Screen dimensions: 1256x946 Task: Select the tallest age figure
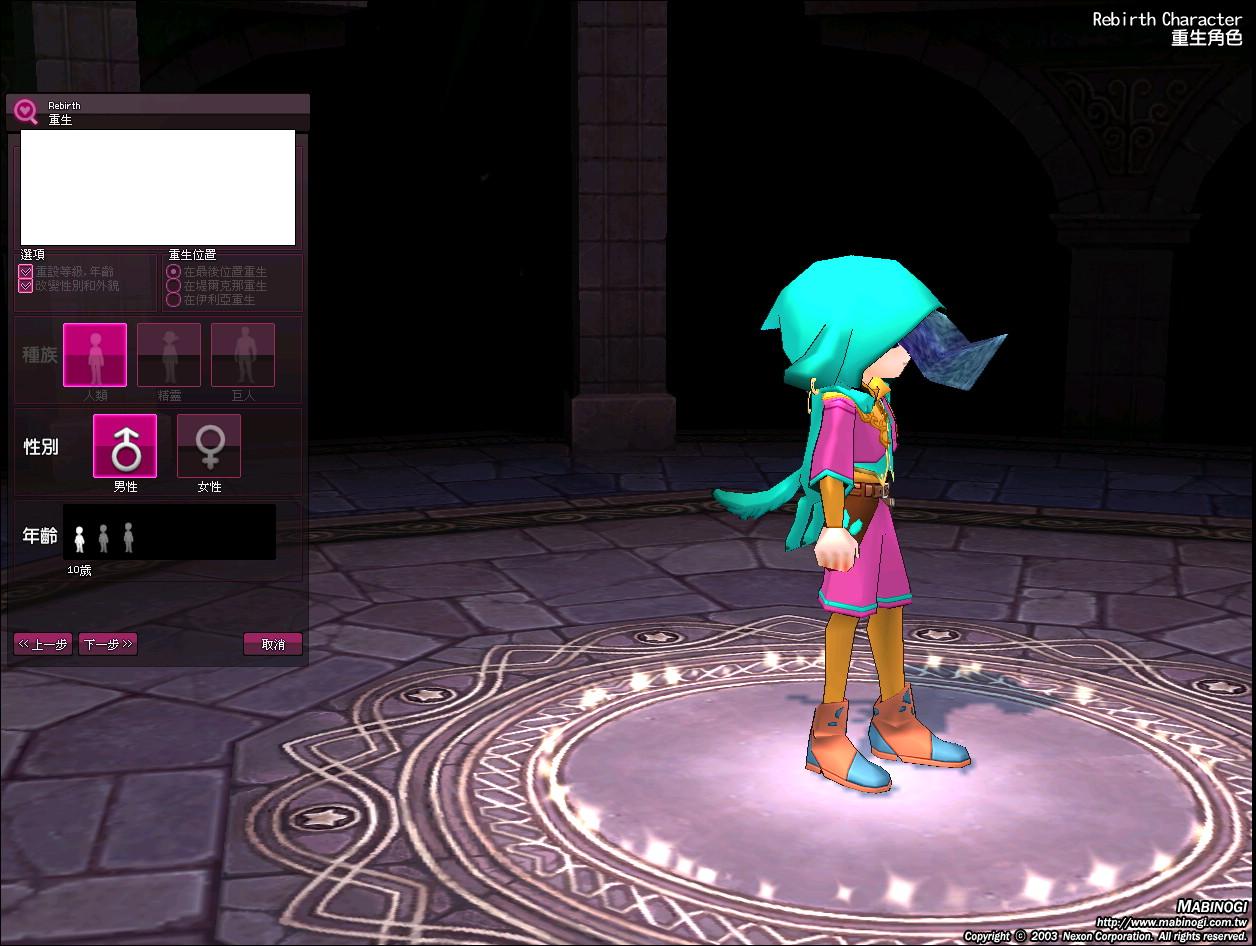(128, 537)
